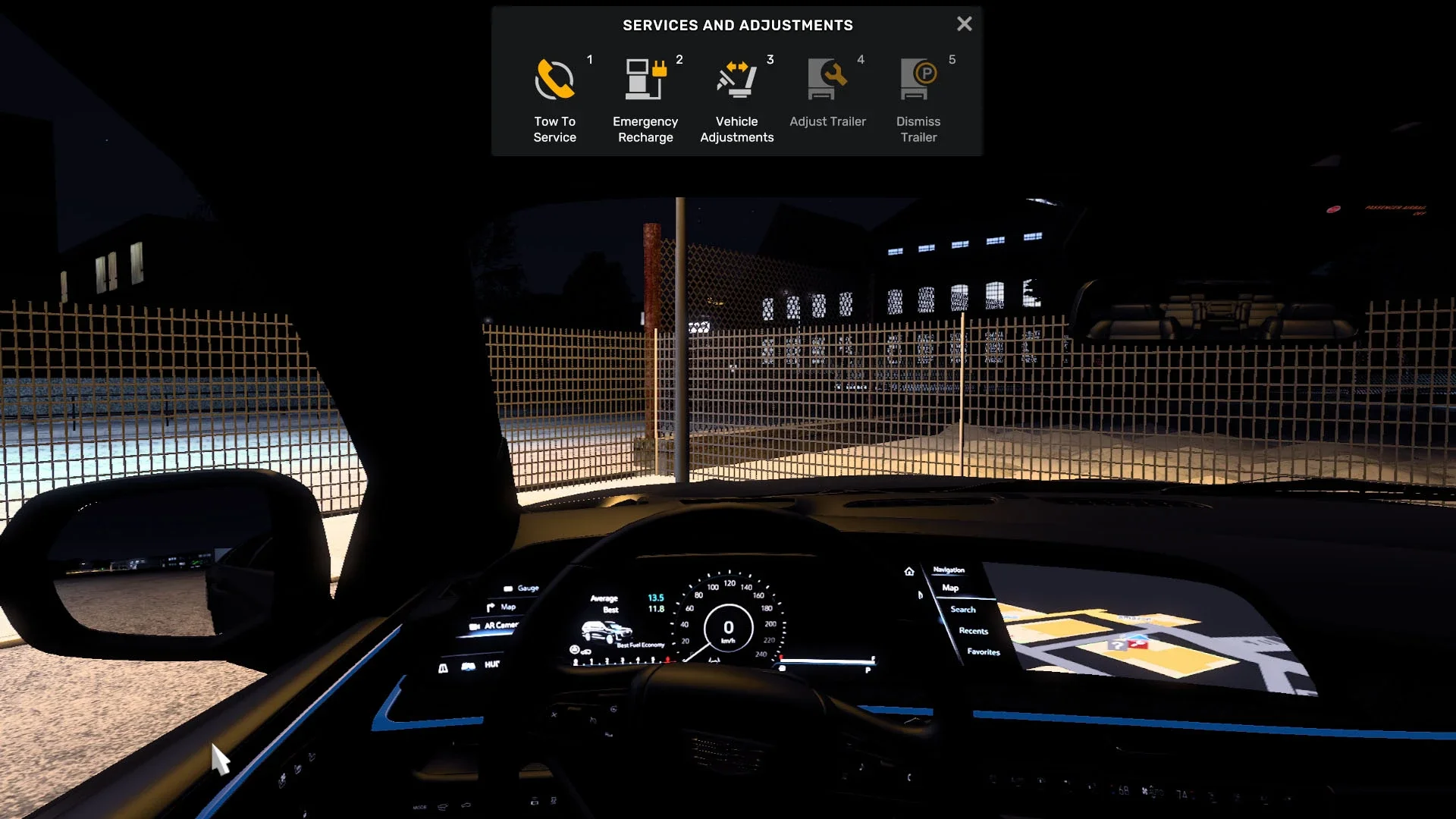Open the Navigation tab on the infotainment

pyautogui.click(x=948, y=570)
